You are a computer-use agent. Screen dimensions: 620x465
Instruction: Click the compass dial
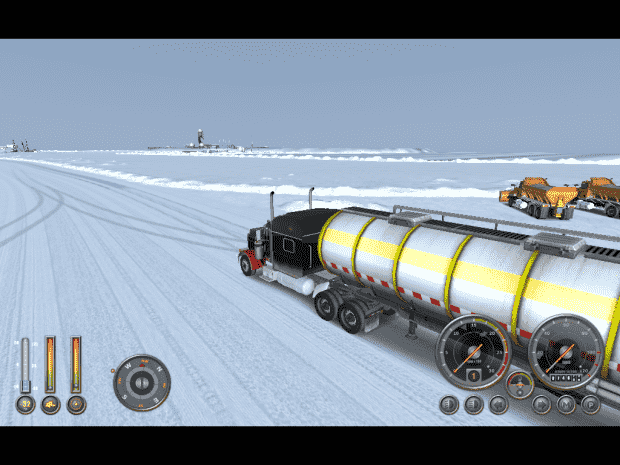[x=141, y=381]
